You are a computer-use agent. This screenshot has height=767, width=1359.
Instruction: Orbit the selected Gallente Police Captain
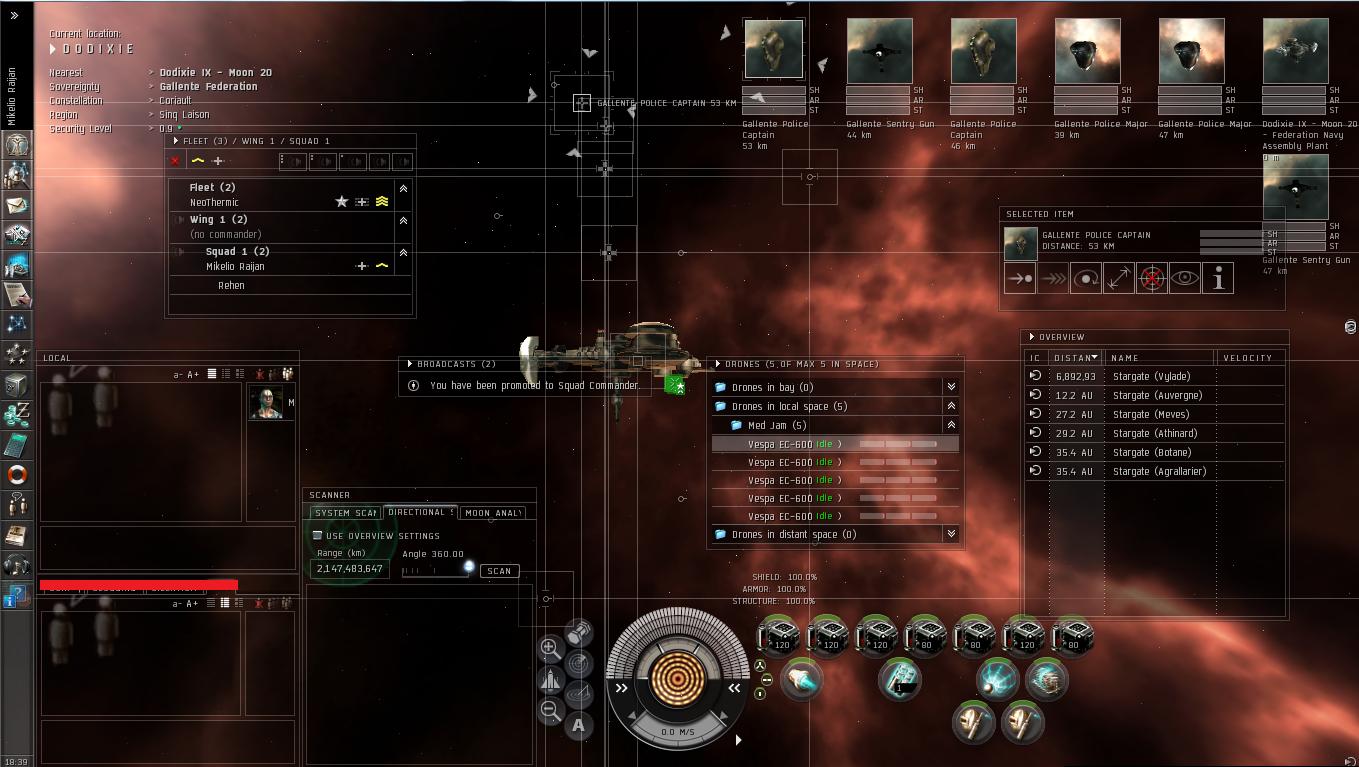pos(1085,279)
